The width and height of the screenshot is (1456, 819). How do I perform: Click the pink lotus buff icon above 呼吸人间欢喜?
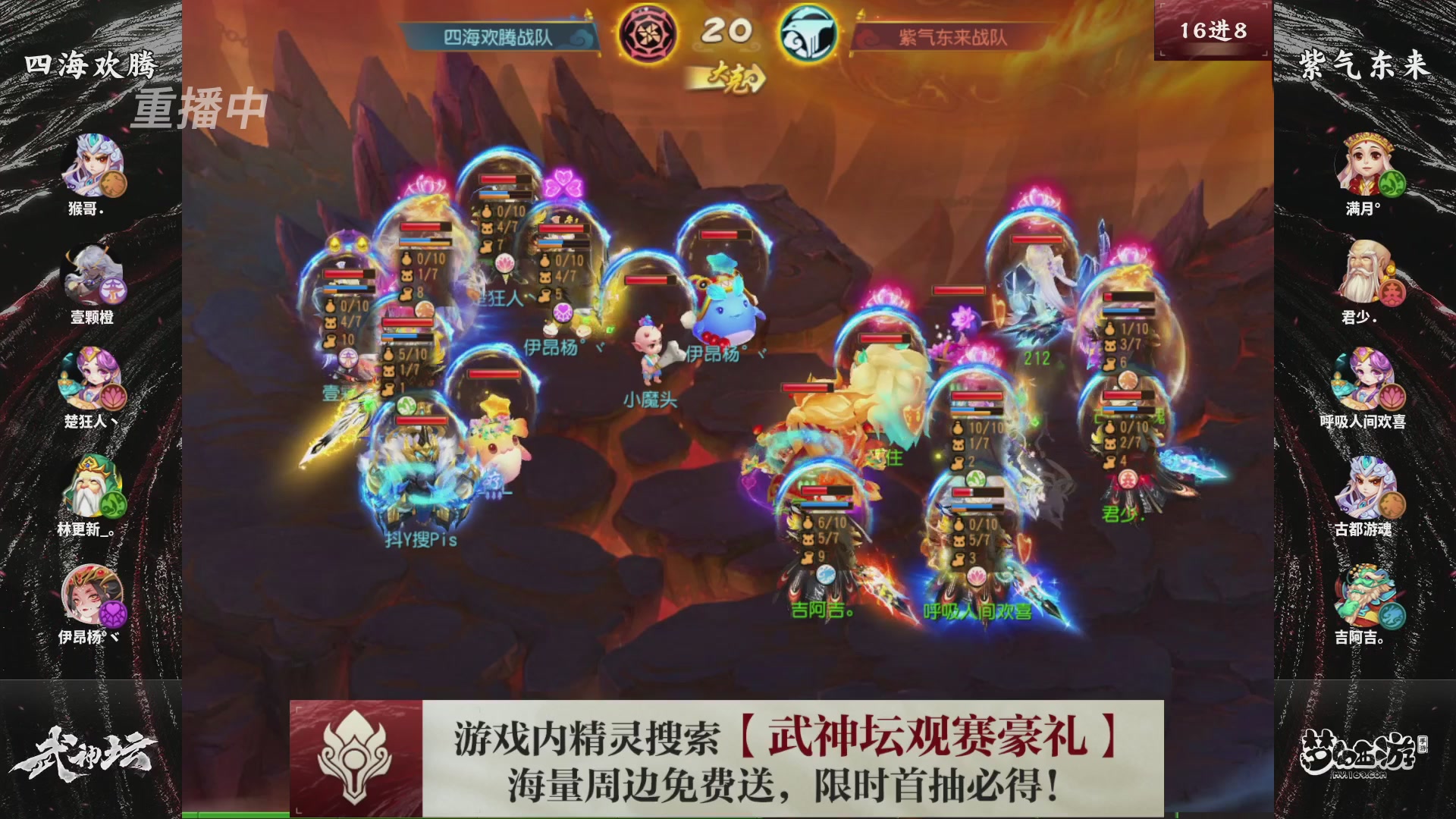click(x=978, y=577)
